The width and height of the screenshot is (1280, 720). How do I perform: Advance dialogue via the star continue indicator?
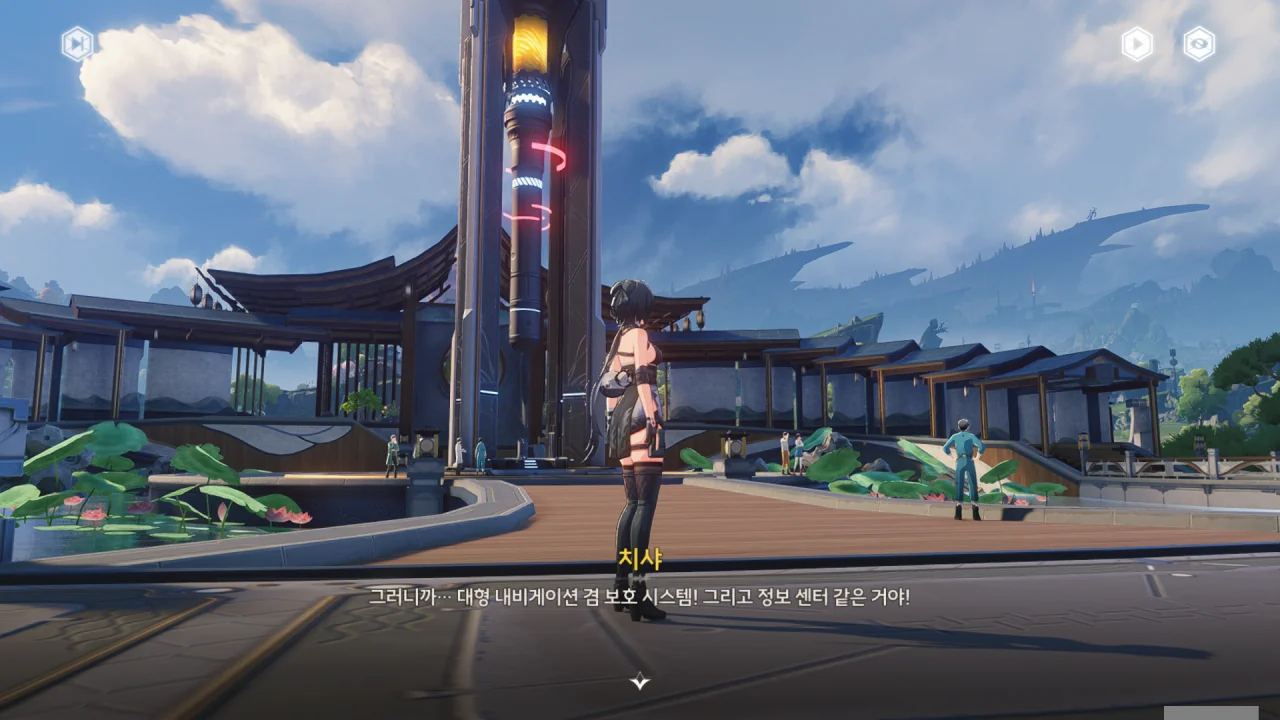click(640, 681)
